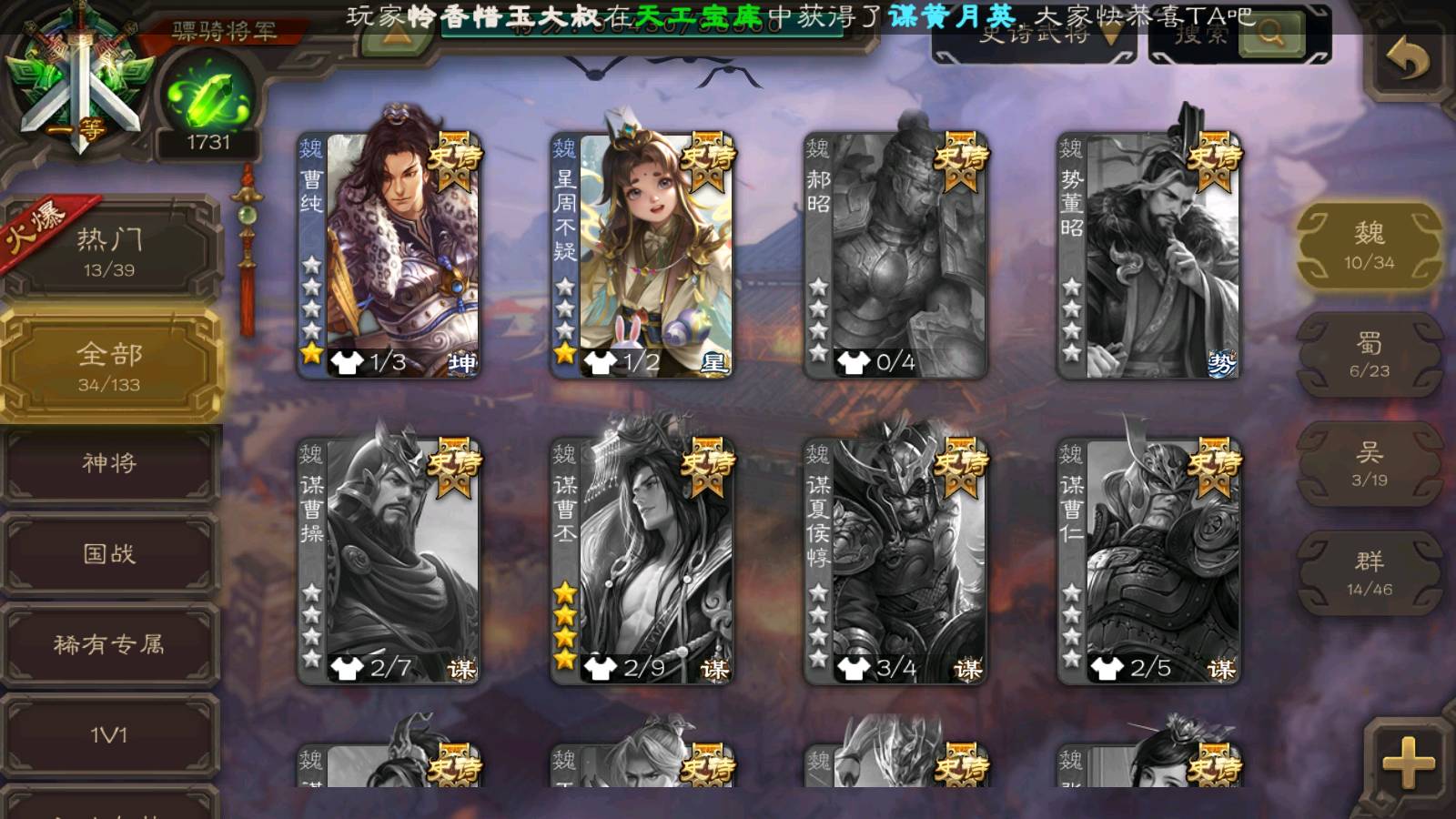Viewport: 1456px width, 819px height.
Task: Open the 谋曹丕 general card
Action: pyautogui.click(x=642, y=561)
